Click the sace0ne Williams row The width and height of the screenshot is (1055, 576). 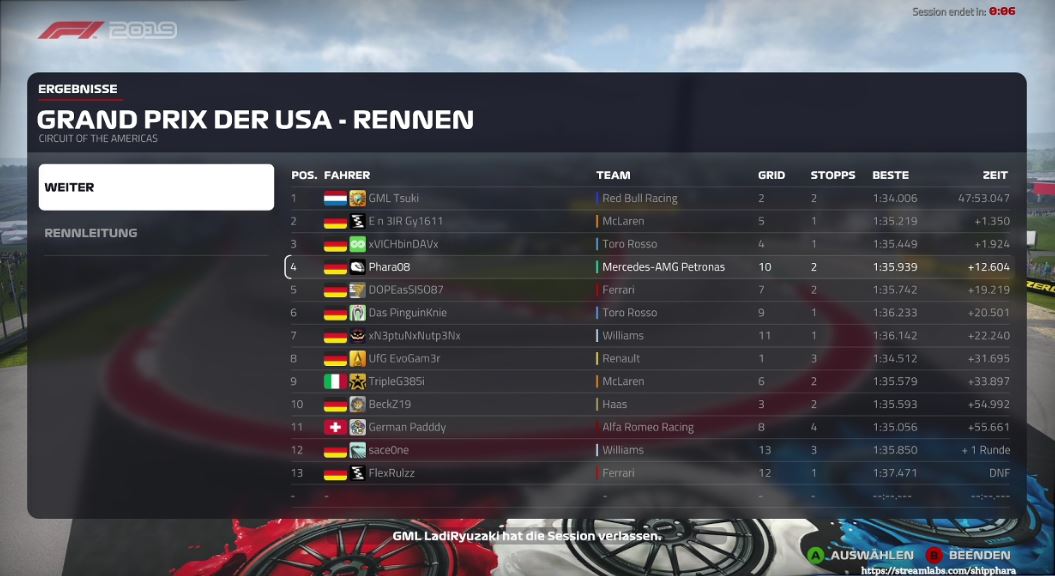[x=650, y=450]
